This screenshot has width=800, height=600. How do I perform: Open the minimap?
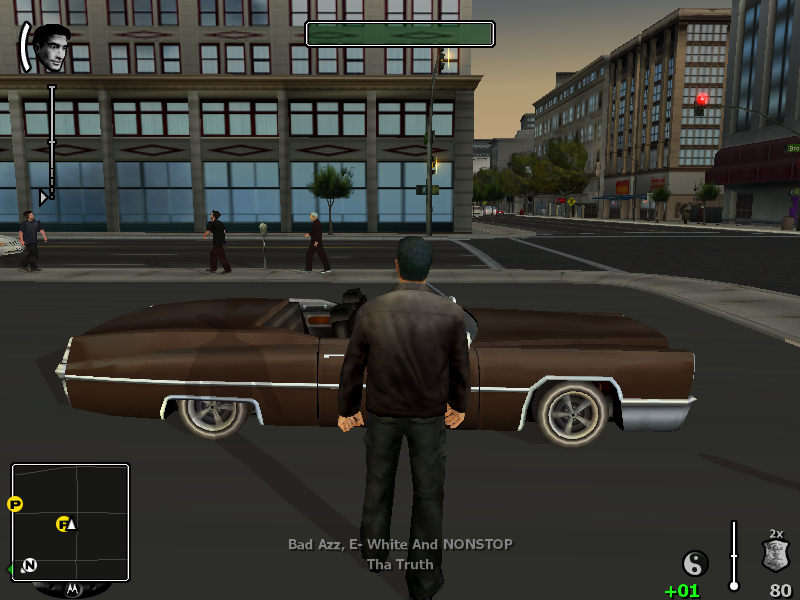click(70, 522)
